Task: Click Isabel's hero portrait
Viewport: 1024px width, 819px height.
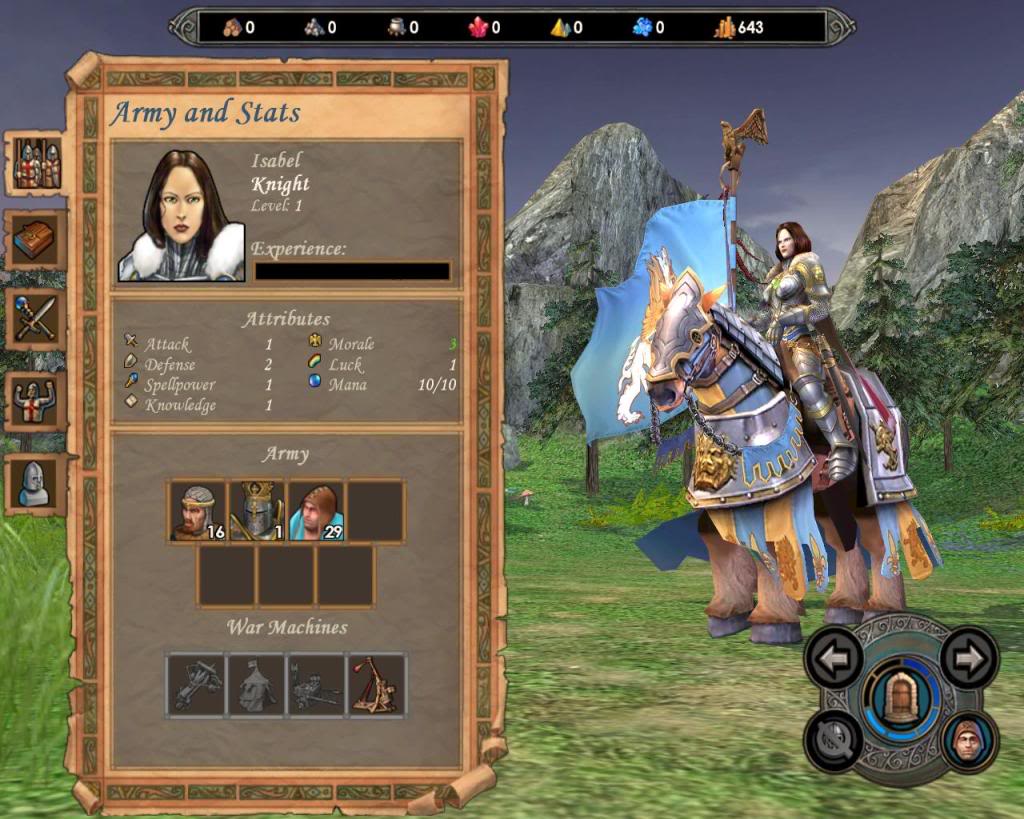Action: [x=181, y=216]
